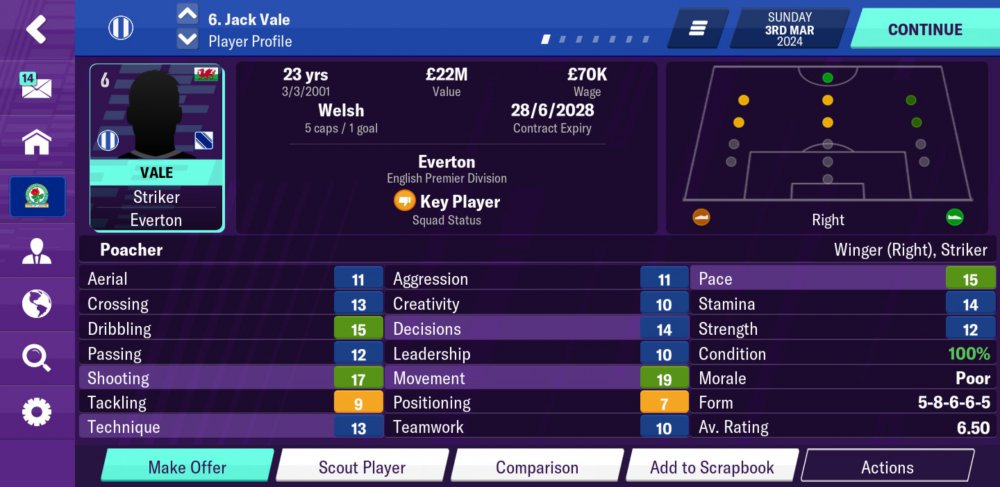This screenshot has height=487, width=1000.
Task: Add player to Scrapbook
Action: (x=711, y=467)
